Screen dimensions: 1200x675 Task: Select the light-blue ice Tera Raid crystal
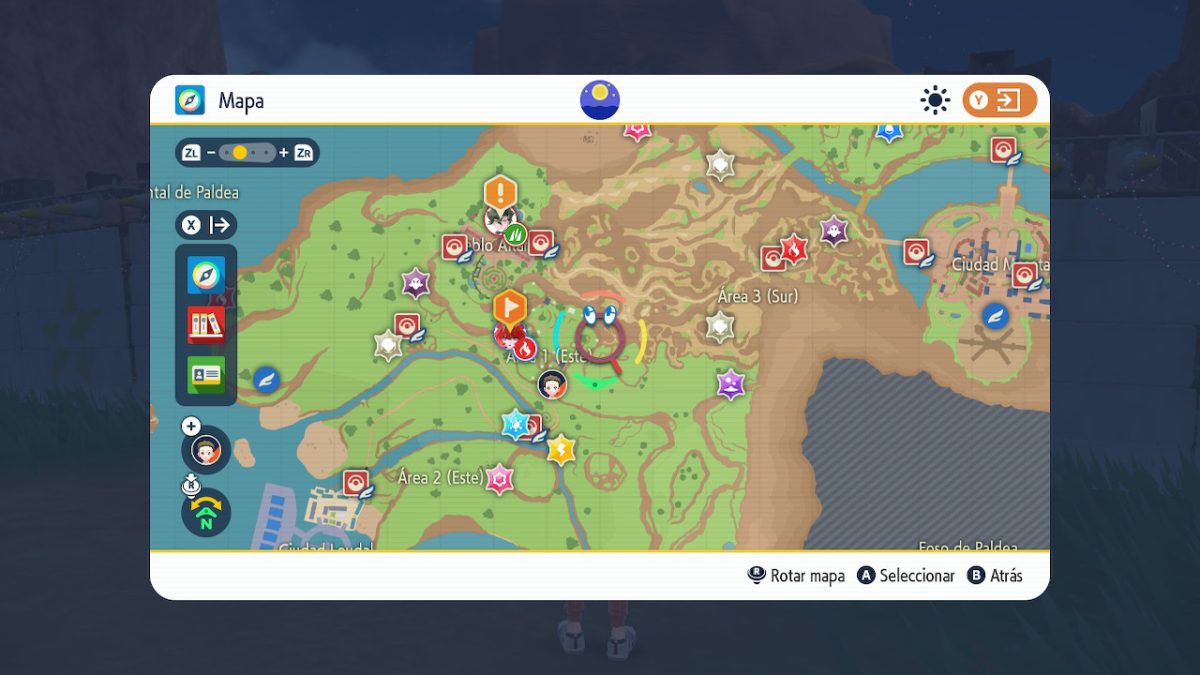[x=515, y=423]
